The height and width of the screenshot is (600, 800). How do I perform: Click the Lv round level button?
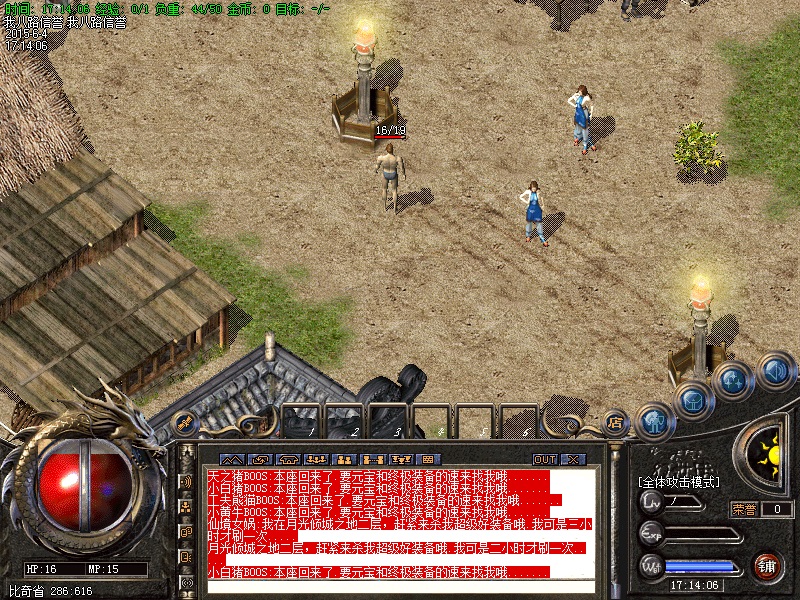(x=652, y=500)
